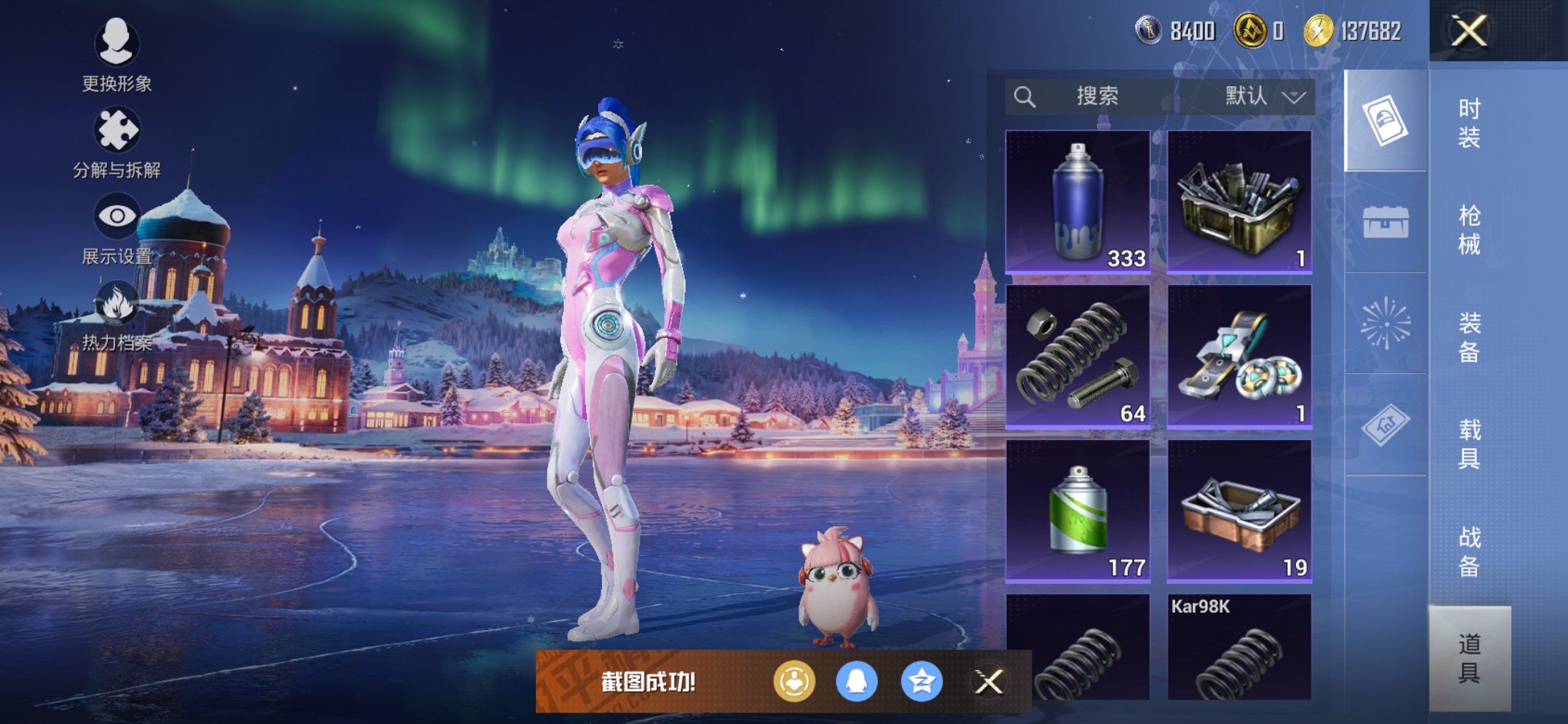Select the spring and bolt item with 64
The image size is (1568, 724).
coord(1078,356)
